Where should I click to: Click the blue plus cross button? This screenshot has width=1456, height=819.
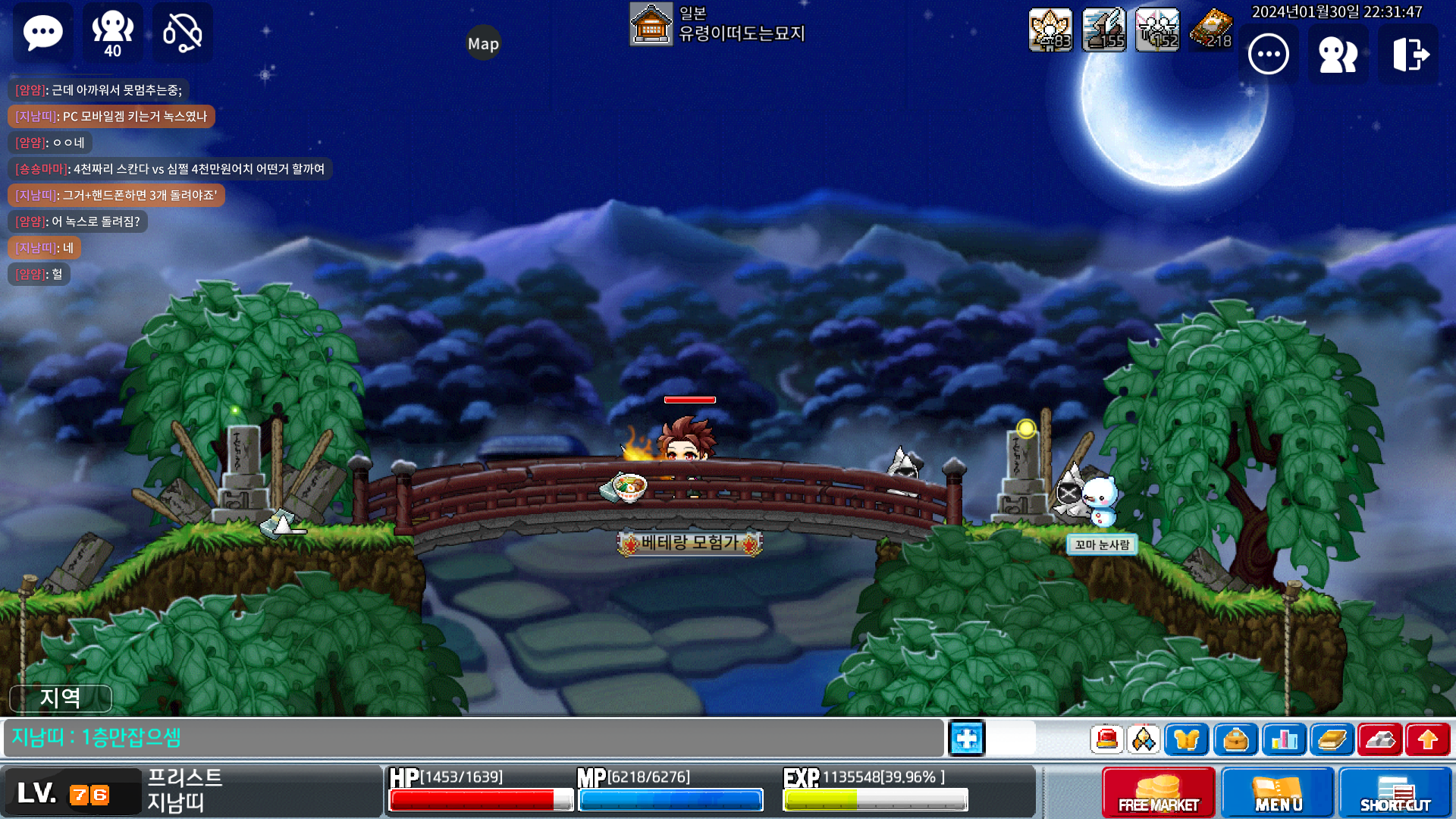(967, 739)
